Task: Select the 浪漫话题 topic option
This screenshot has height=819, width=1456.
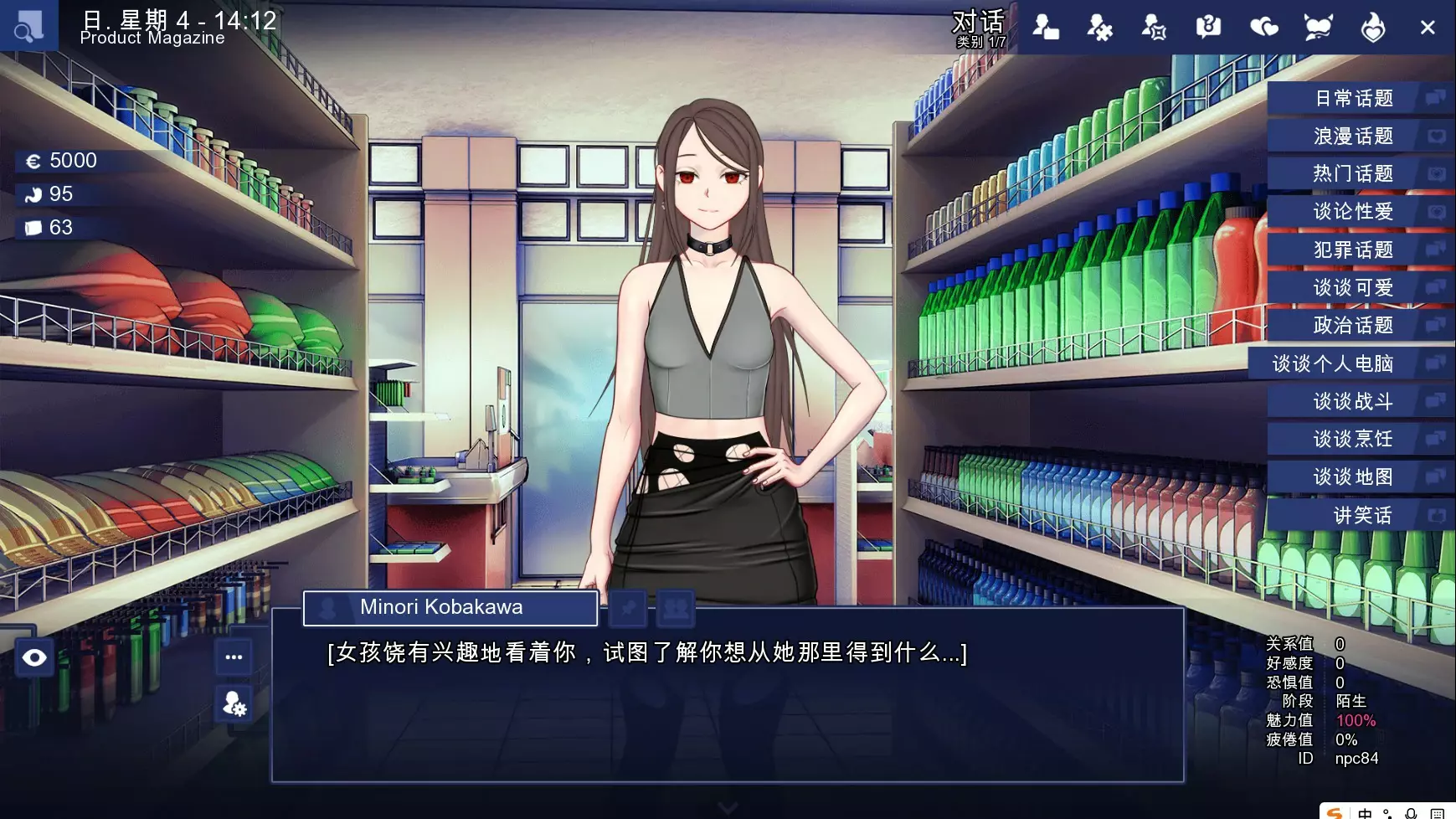Action: click(1353, 136)
